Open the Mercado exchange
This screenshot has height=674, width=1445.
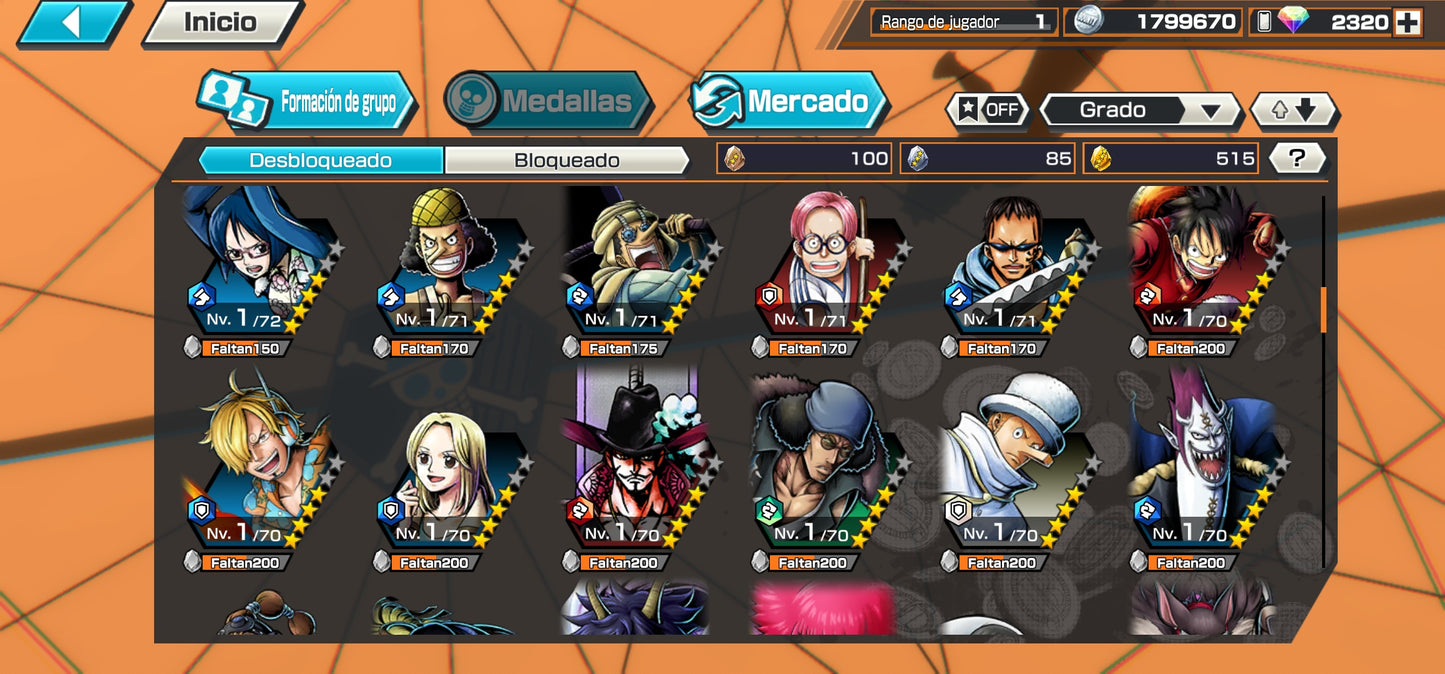tap(789, 101)
